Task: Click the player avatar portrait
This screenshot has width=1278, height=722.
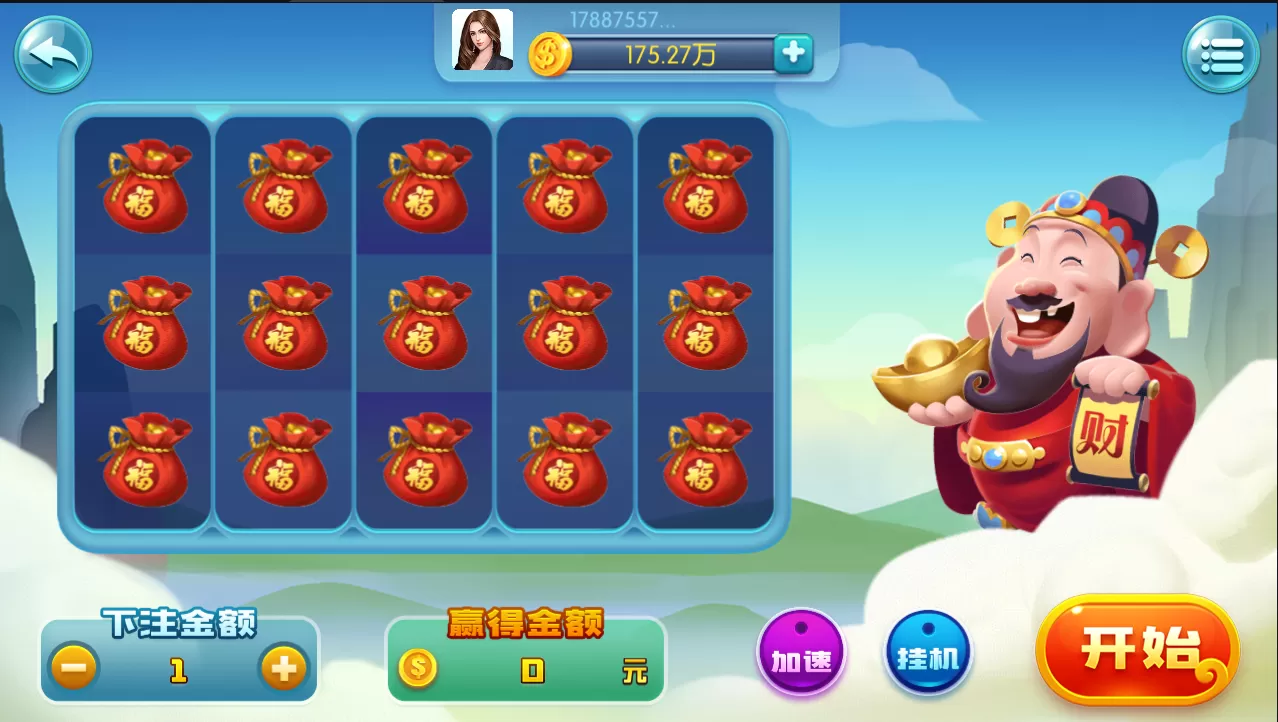Action: [483, 40]
